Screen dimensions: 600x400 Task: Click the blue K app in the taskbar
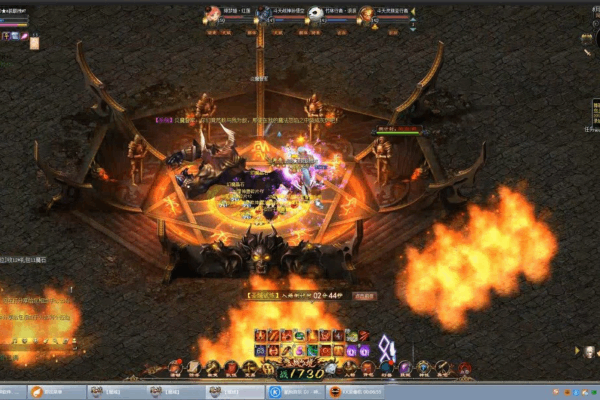click(x=275, y=392)
